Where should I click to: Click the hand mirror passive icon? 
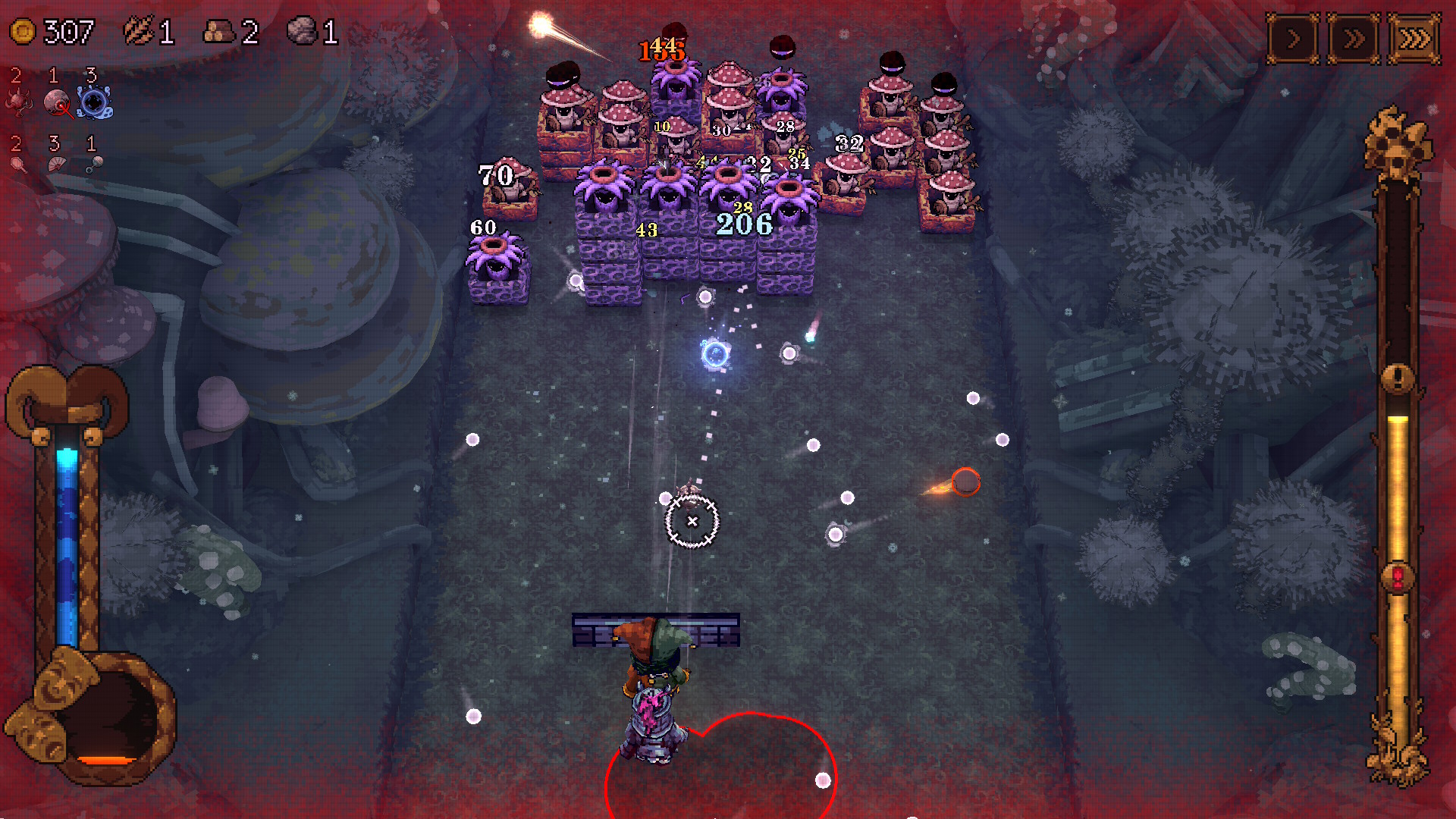point(18,165)
